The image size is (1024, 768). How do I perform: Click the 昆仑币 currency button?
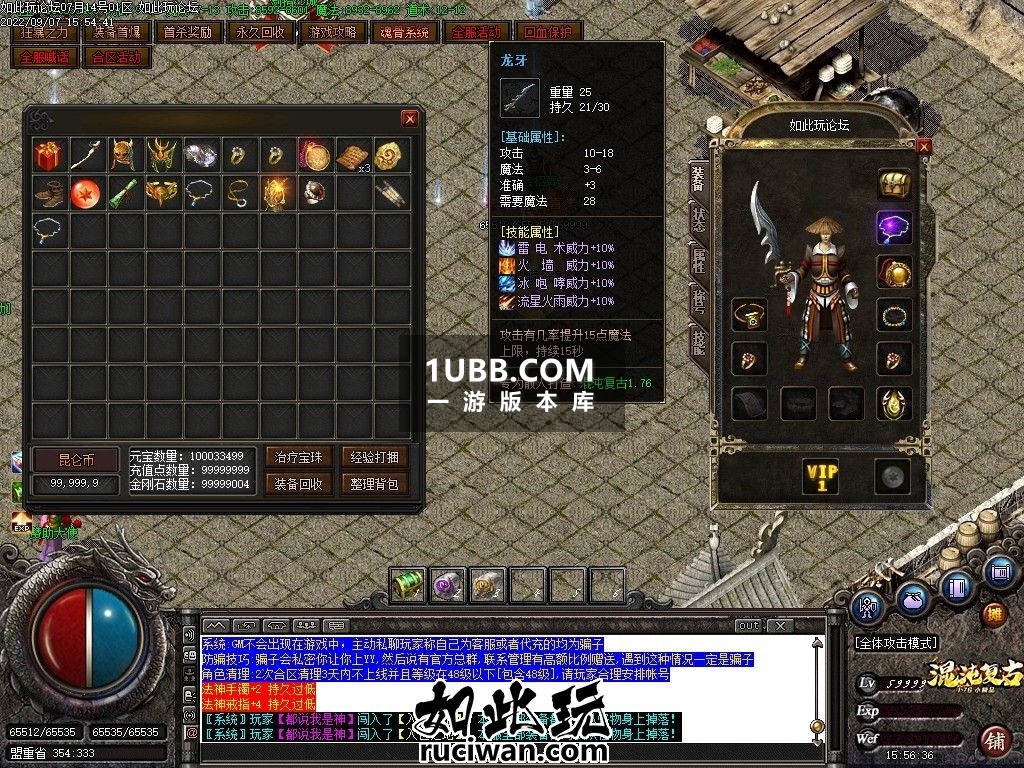tap(75, 460)
